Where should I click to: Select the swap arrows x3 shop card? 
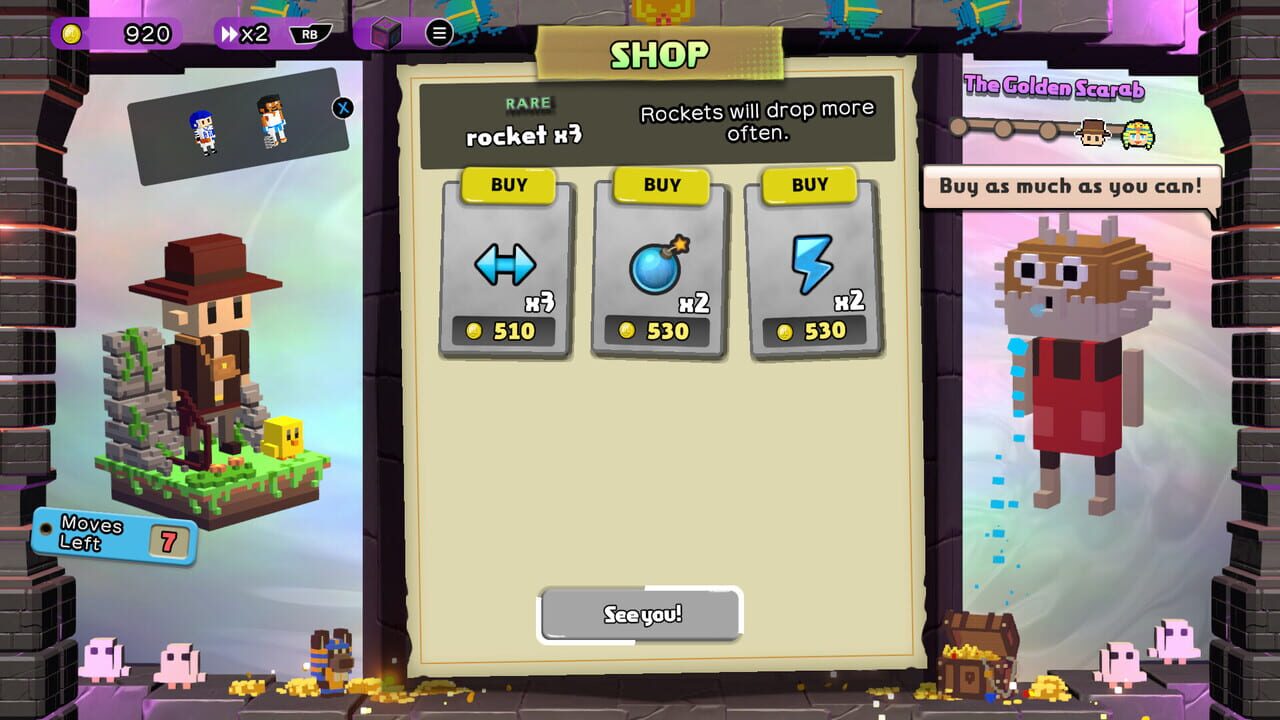[506, 272]
